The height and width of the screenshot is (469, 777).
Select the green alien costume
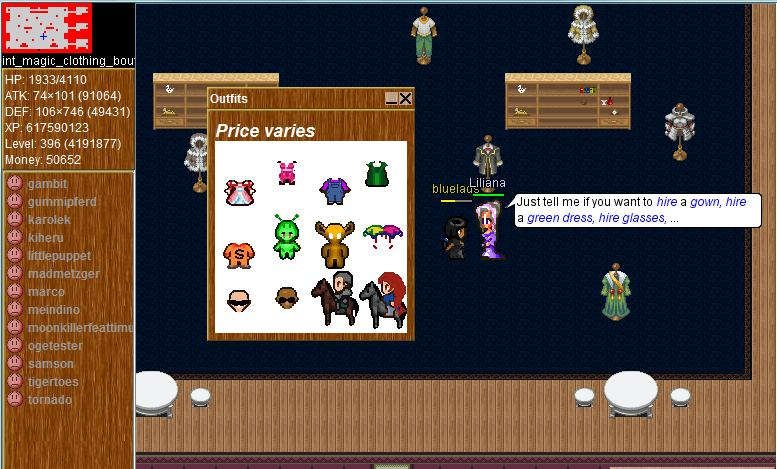(287, 236)
